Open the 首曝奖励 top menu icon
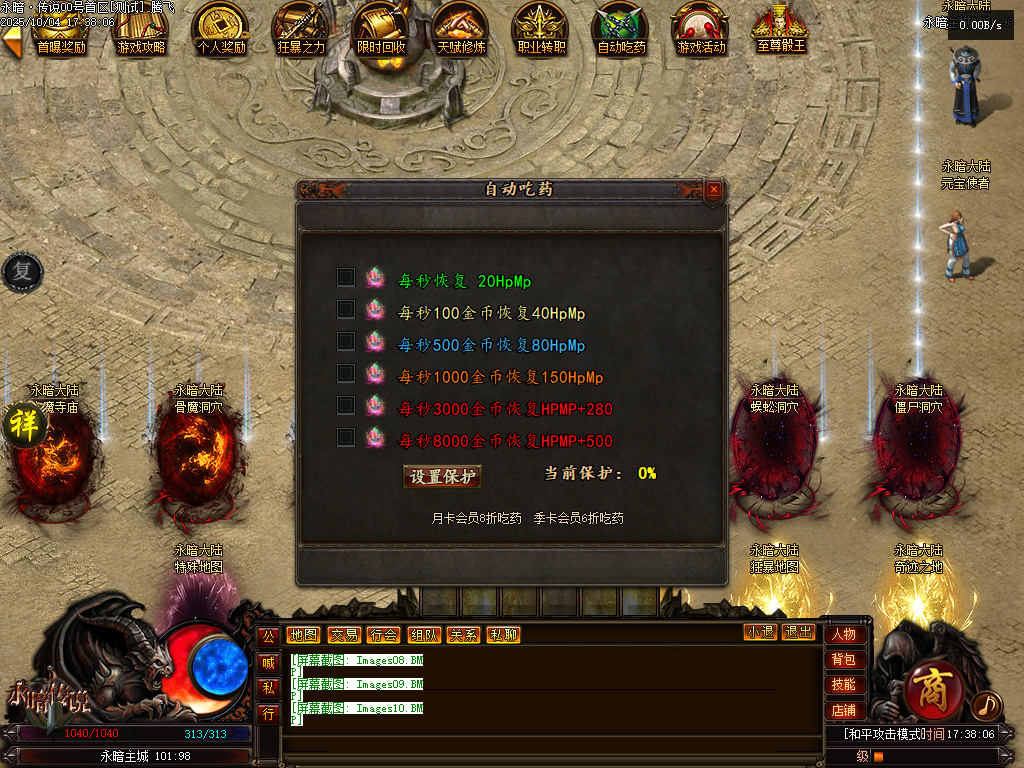Screen dimensions: 1024x768 click(61, 29)
